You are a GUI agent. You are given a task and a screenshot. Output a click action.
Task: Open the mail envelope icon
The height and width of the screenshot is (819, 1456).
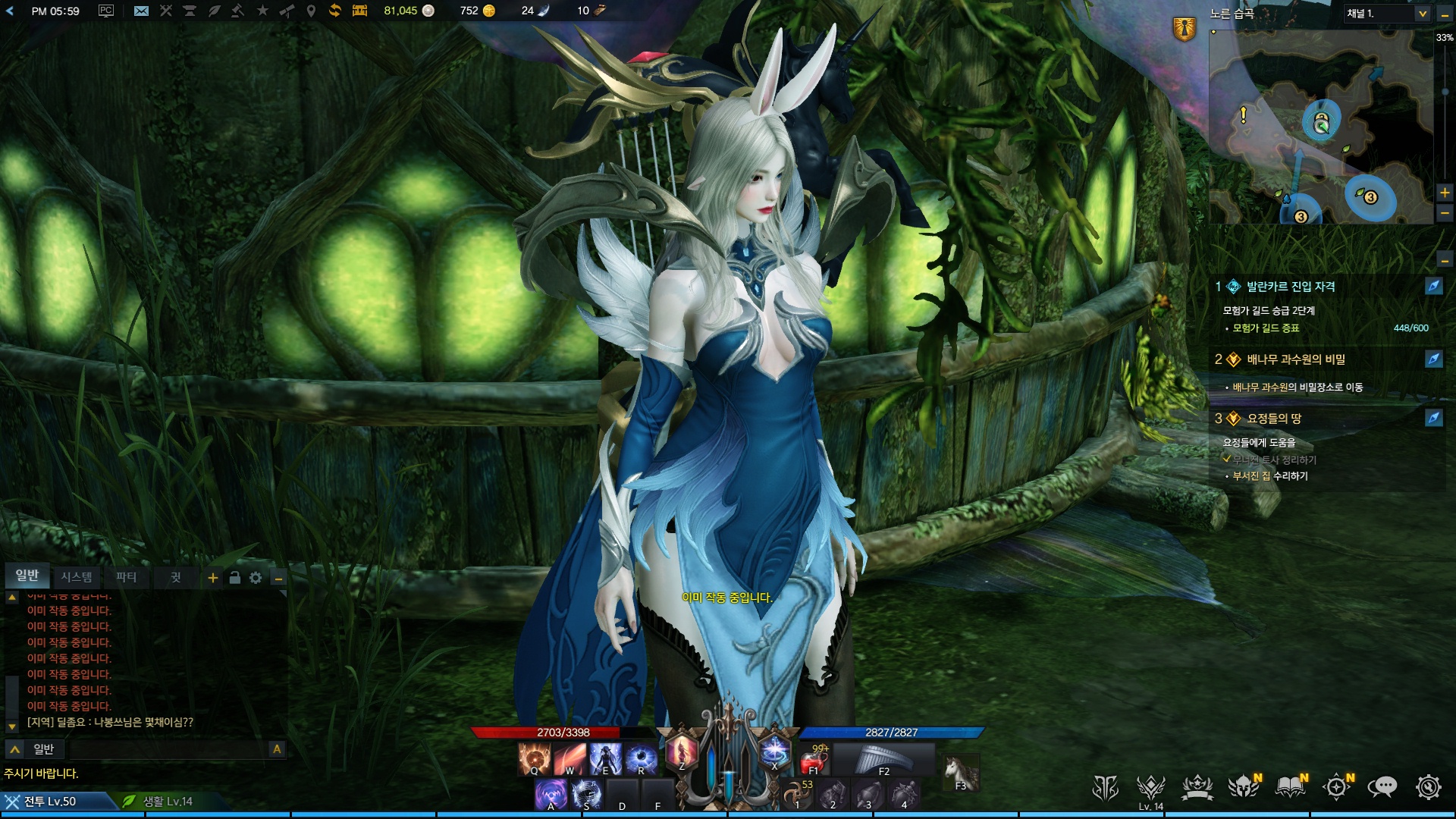(x=141, y=11)
